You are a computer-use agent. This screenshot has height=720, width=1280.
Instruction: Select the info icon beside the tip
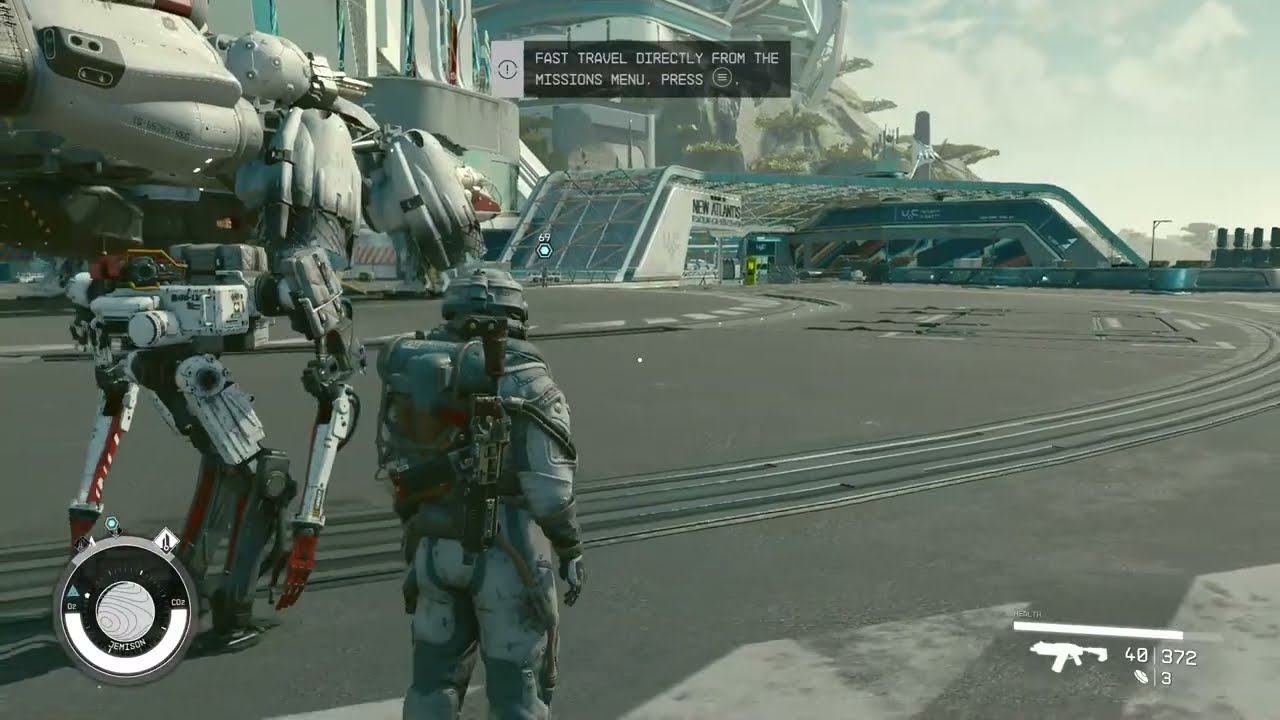(507, 69)
